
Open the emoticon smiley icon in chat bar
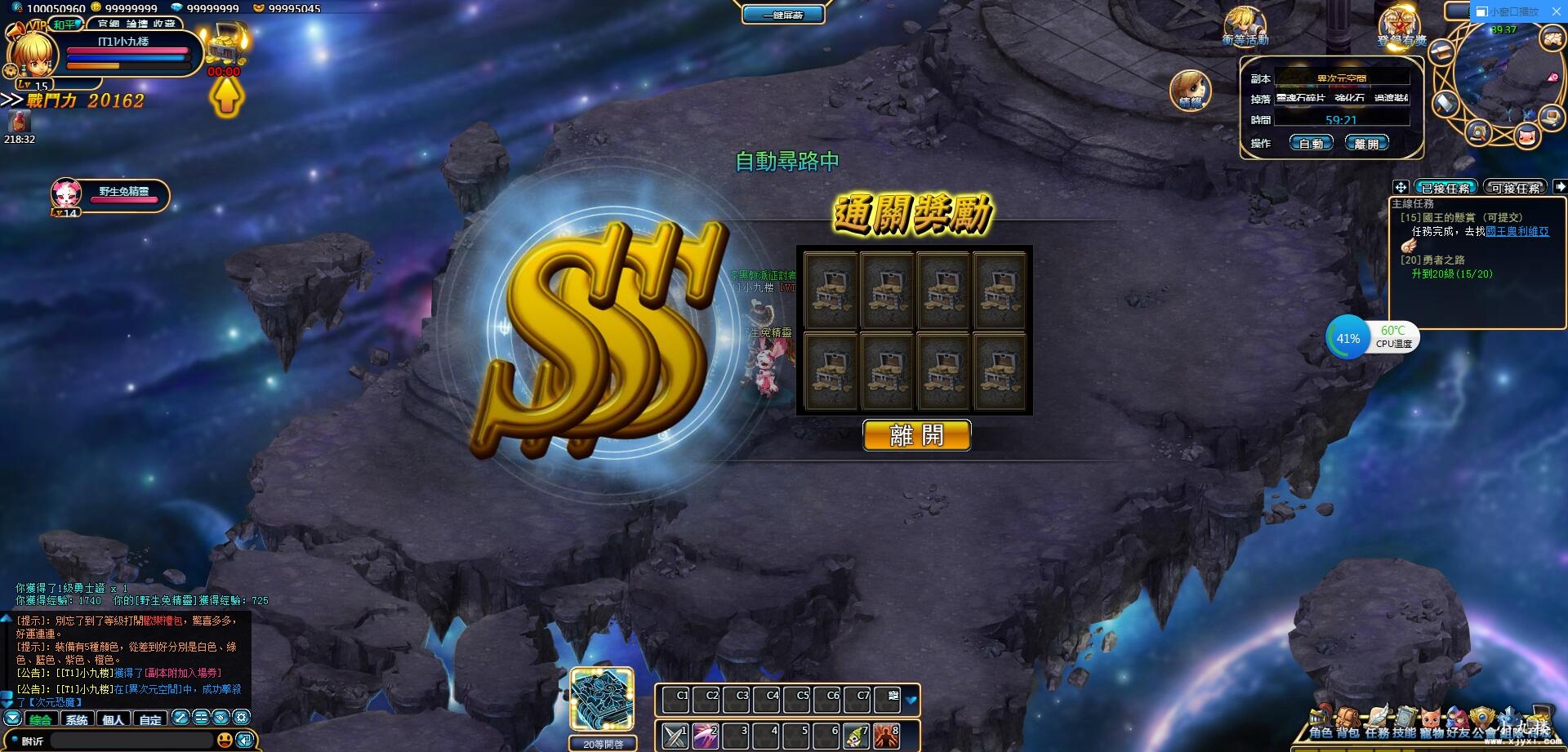pyautogui.click(x=226, y=740)
